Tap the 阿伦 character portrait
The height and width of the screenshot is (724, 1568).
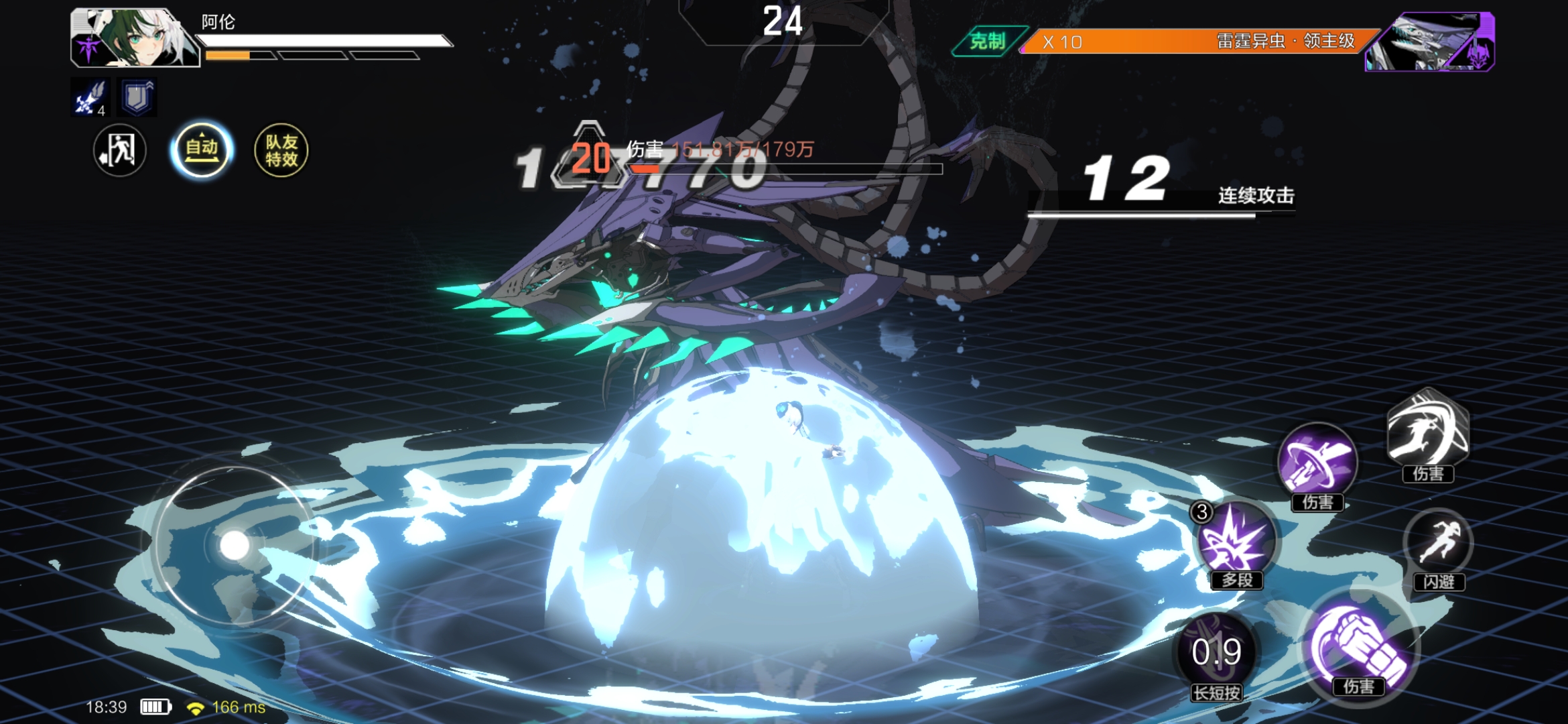click(x=134, y=38)
